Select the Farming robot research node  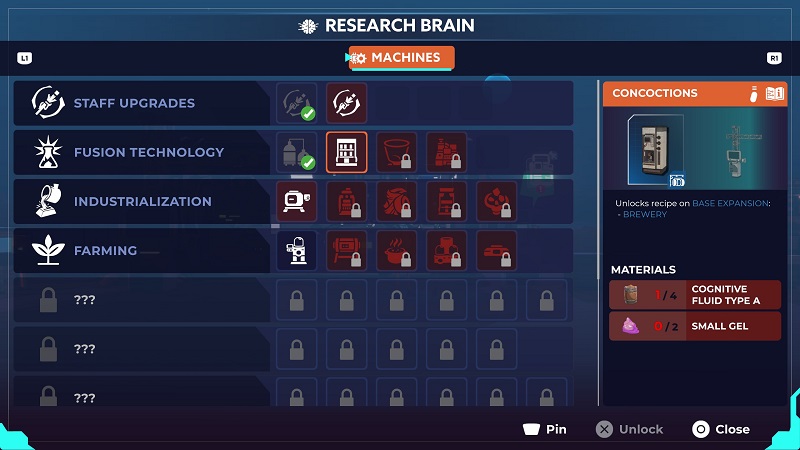296,250
